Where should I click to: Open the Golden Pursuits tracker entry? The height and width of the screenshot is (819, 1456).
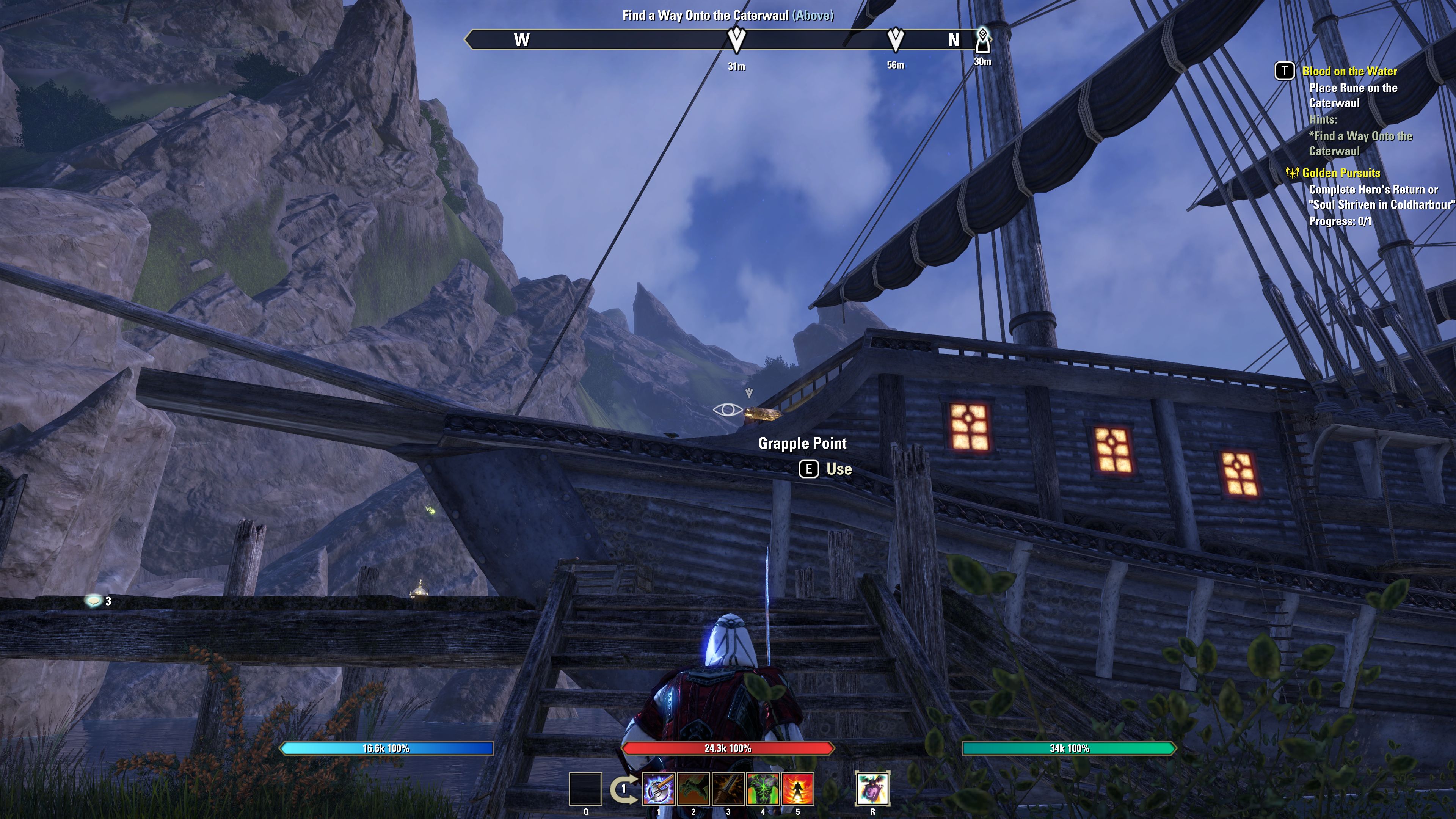[1341, 173]
